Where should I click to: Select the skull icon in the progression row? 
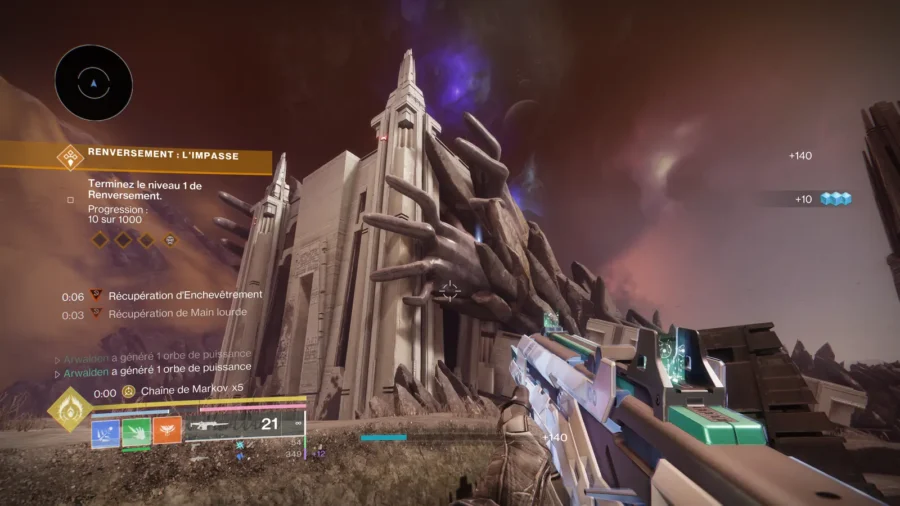(171, 240)
